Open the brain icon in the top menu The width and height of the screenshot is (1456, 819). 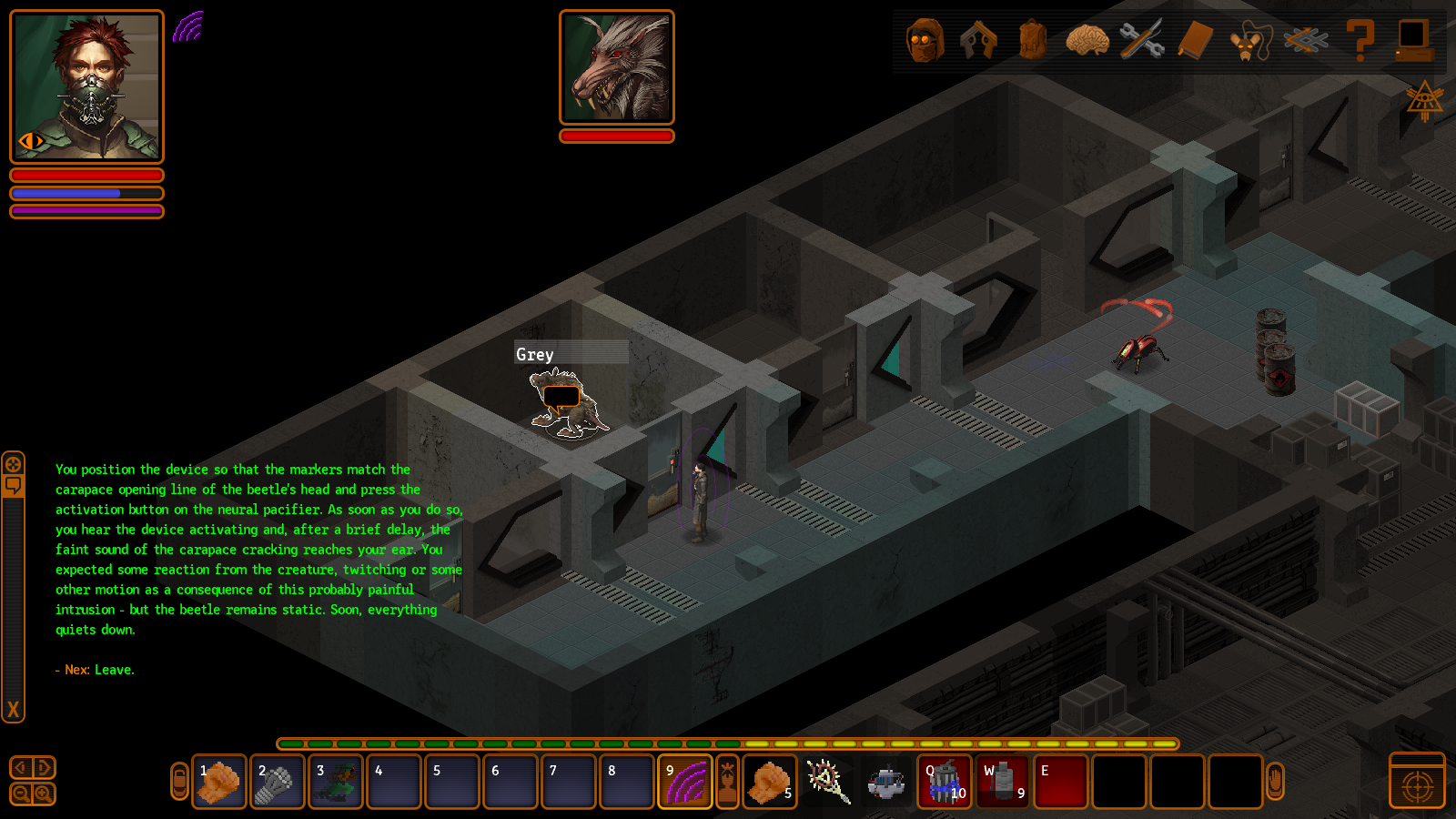1087,41
